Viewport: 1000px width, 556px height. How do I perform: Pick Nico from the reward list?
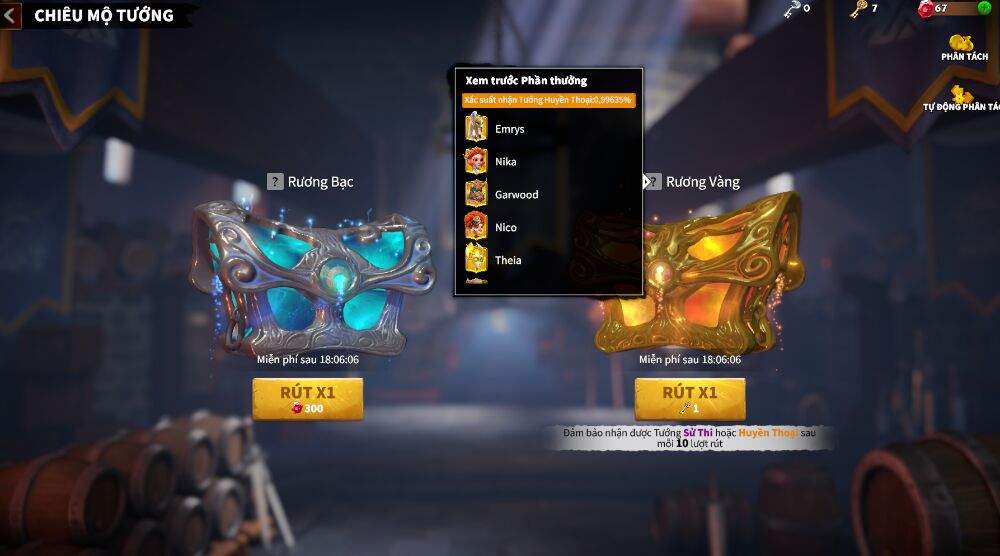pyautogui.click(x=505, y=228)
